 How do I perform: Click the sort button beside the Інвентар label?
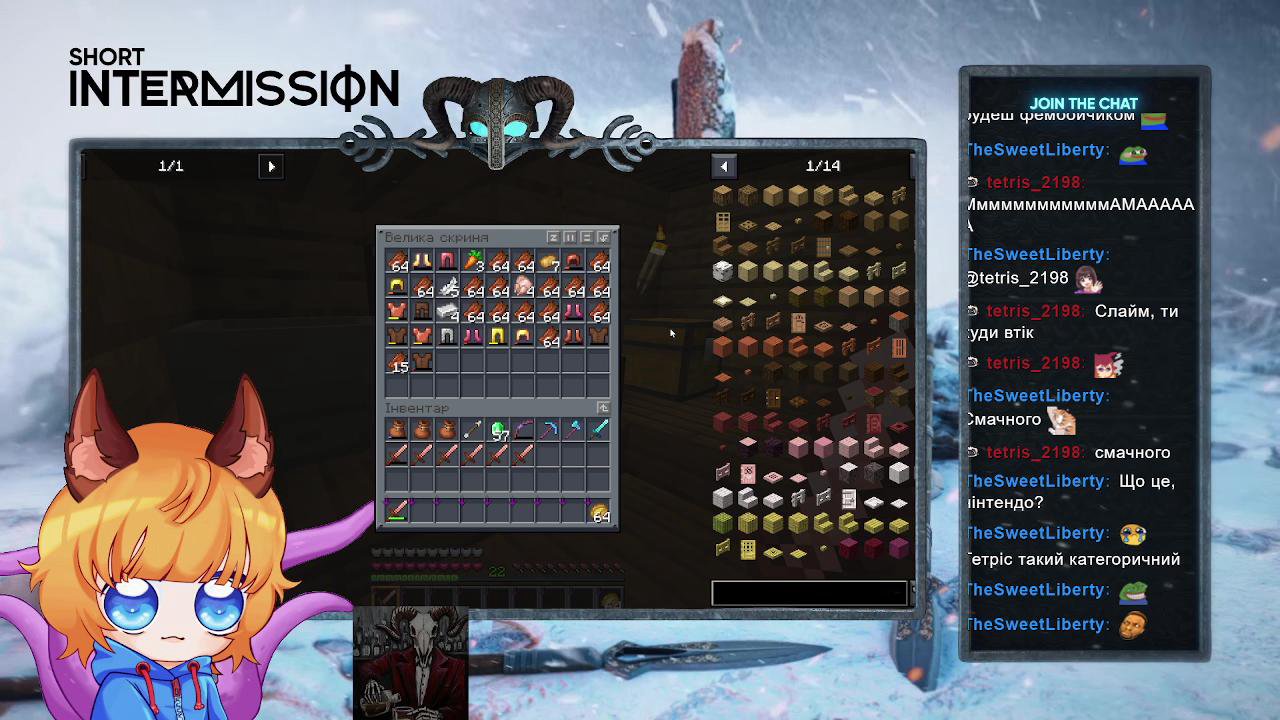pyautogui.click(x=603, y=408)
